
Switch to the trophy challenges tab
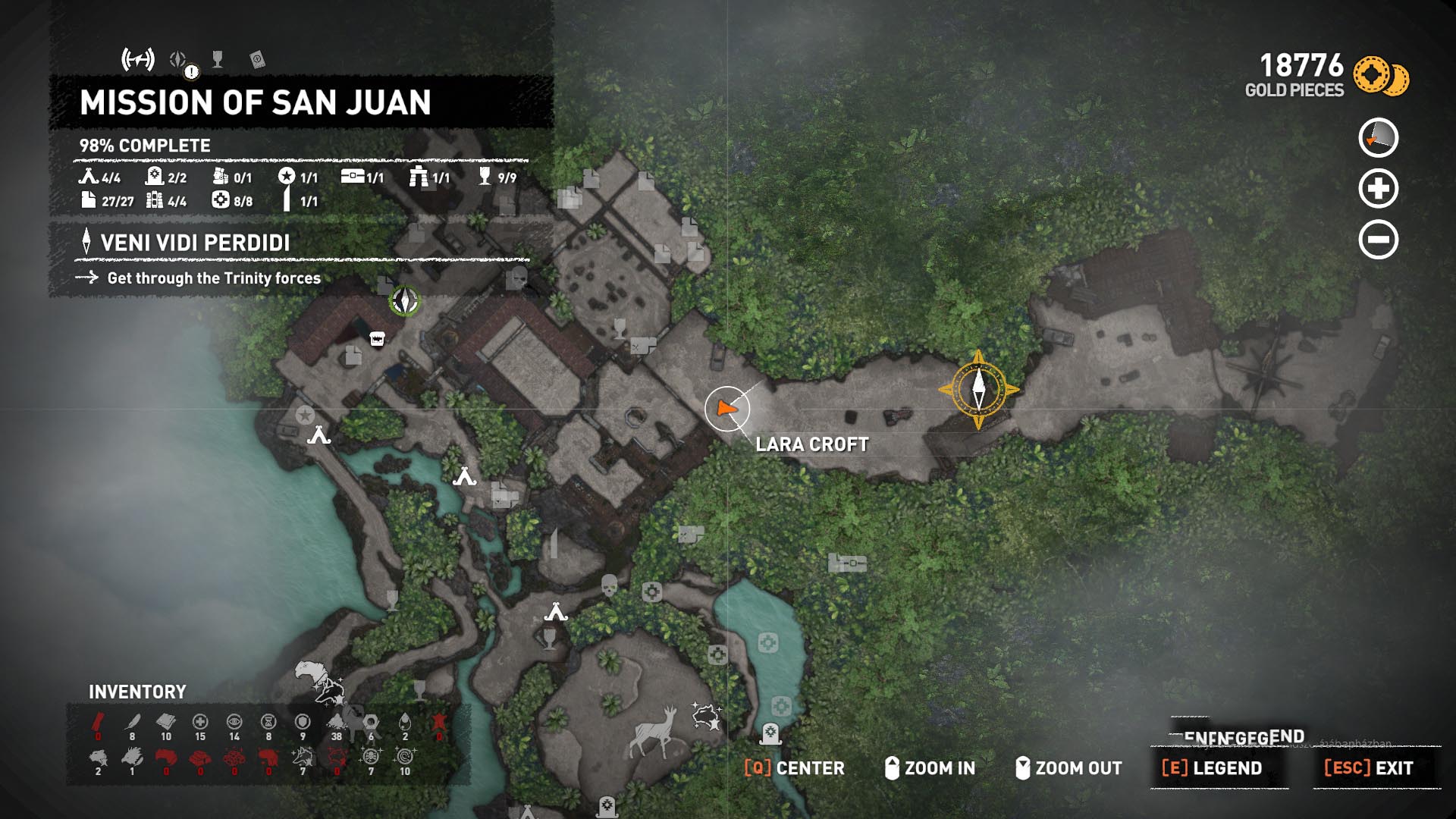[x=218, y=59]
